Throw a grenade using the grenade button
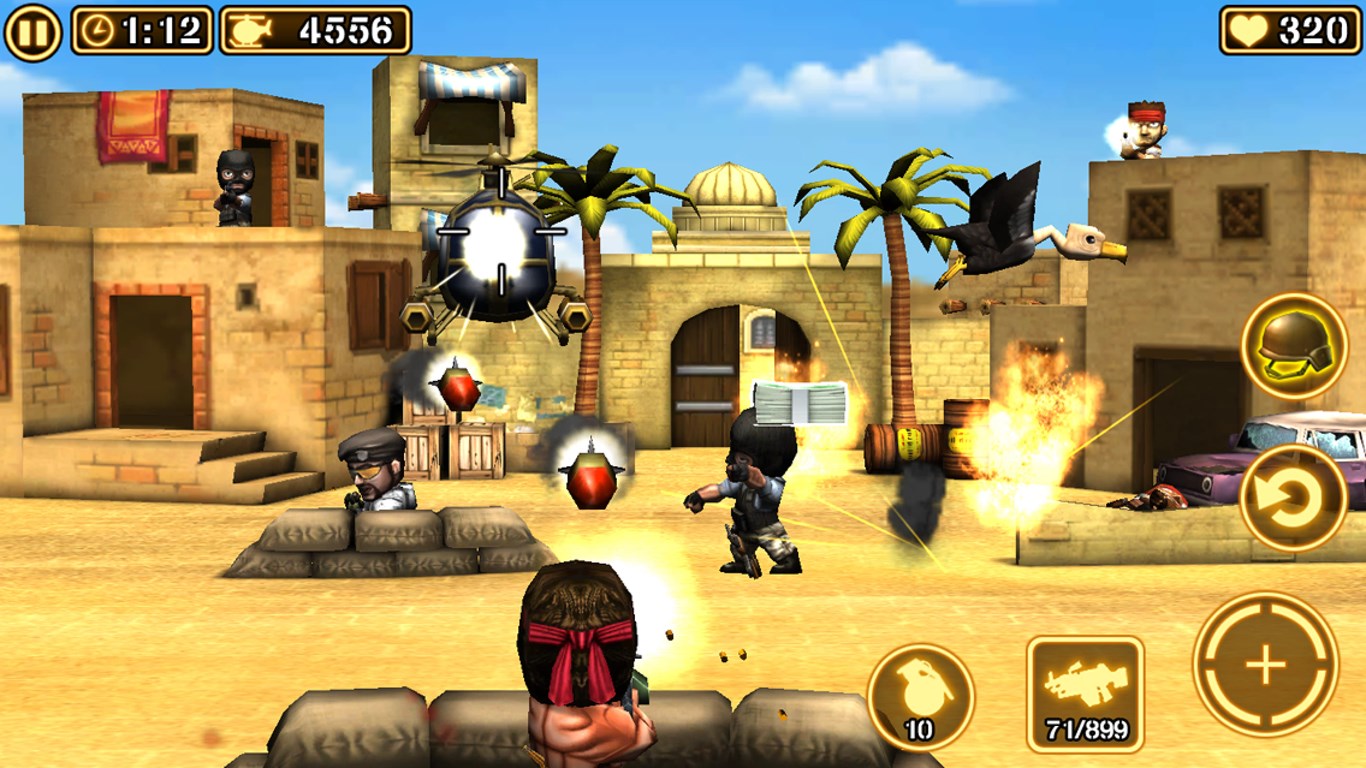The height and width of the screenshot is (768, 1366). [x=920, y=696]
